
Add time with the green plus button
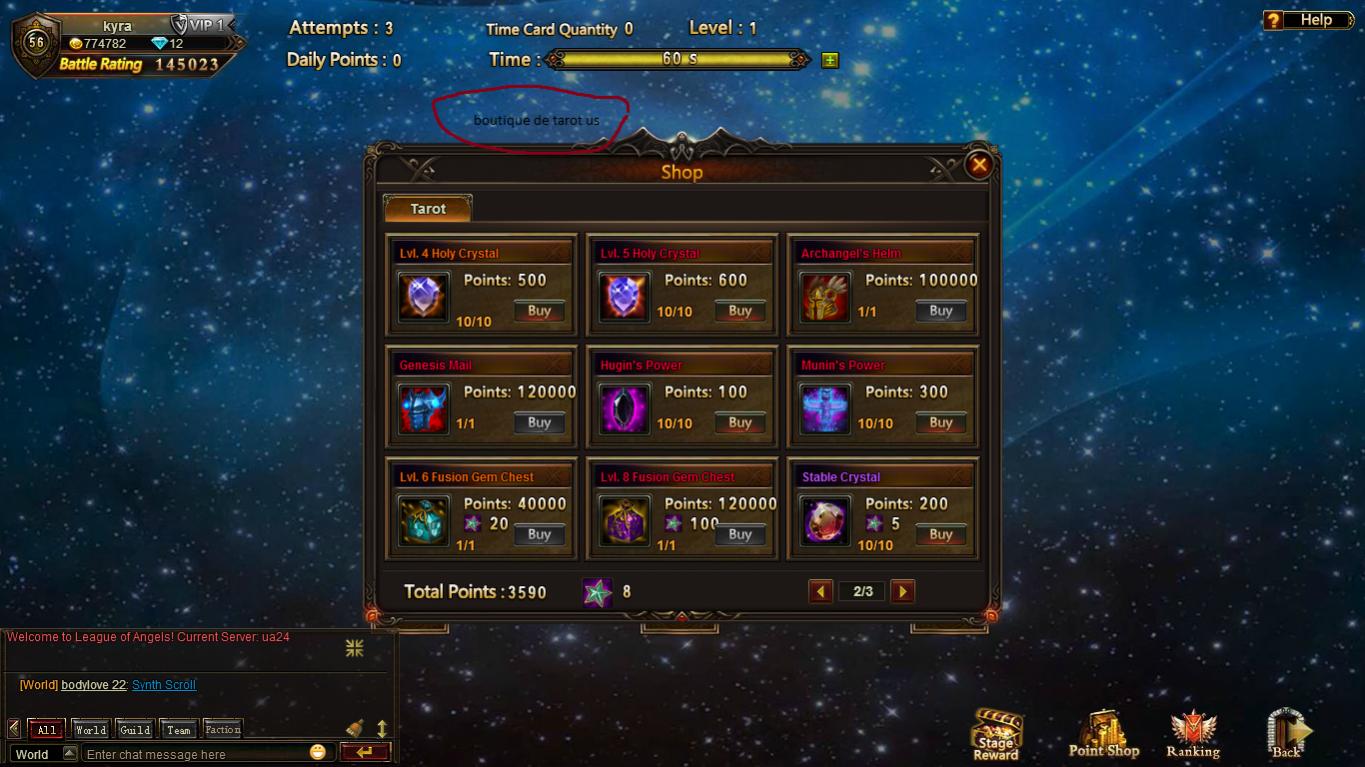(x=829, y=60)
